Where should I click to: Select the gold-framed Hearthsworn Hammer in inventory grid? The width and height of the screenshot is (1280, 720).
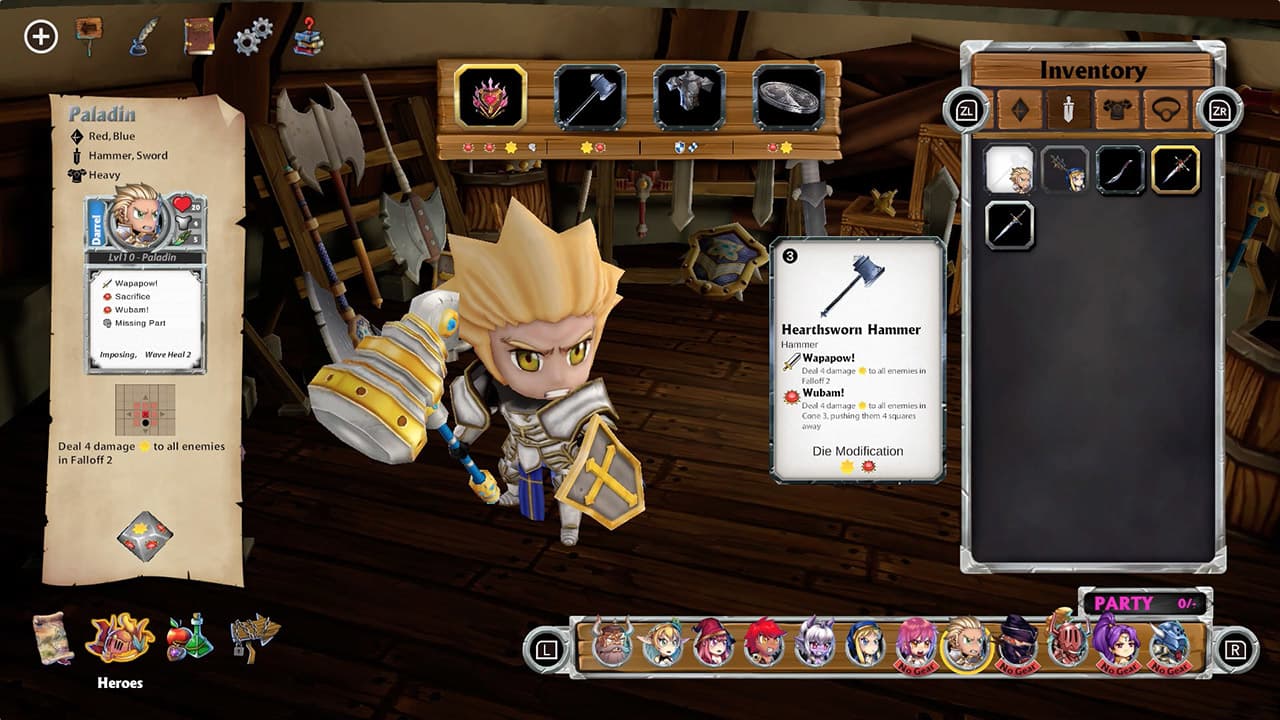pyautogui.click(x=1177, y=169)
